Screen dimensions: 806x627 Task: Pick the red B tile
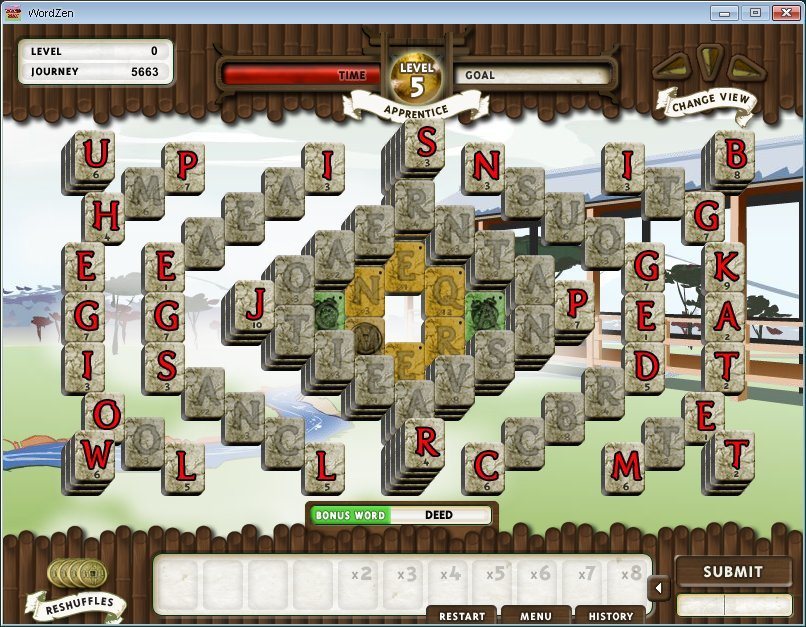point(736,154)
